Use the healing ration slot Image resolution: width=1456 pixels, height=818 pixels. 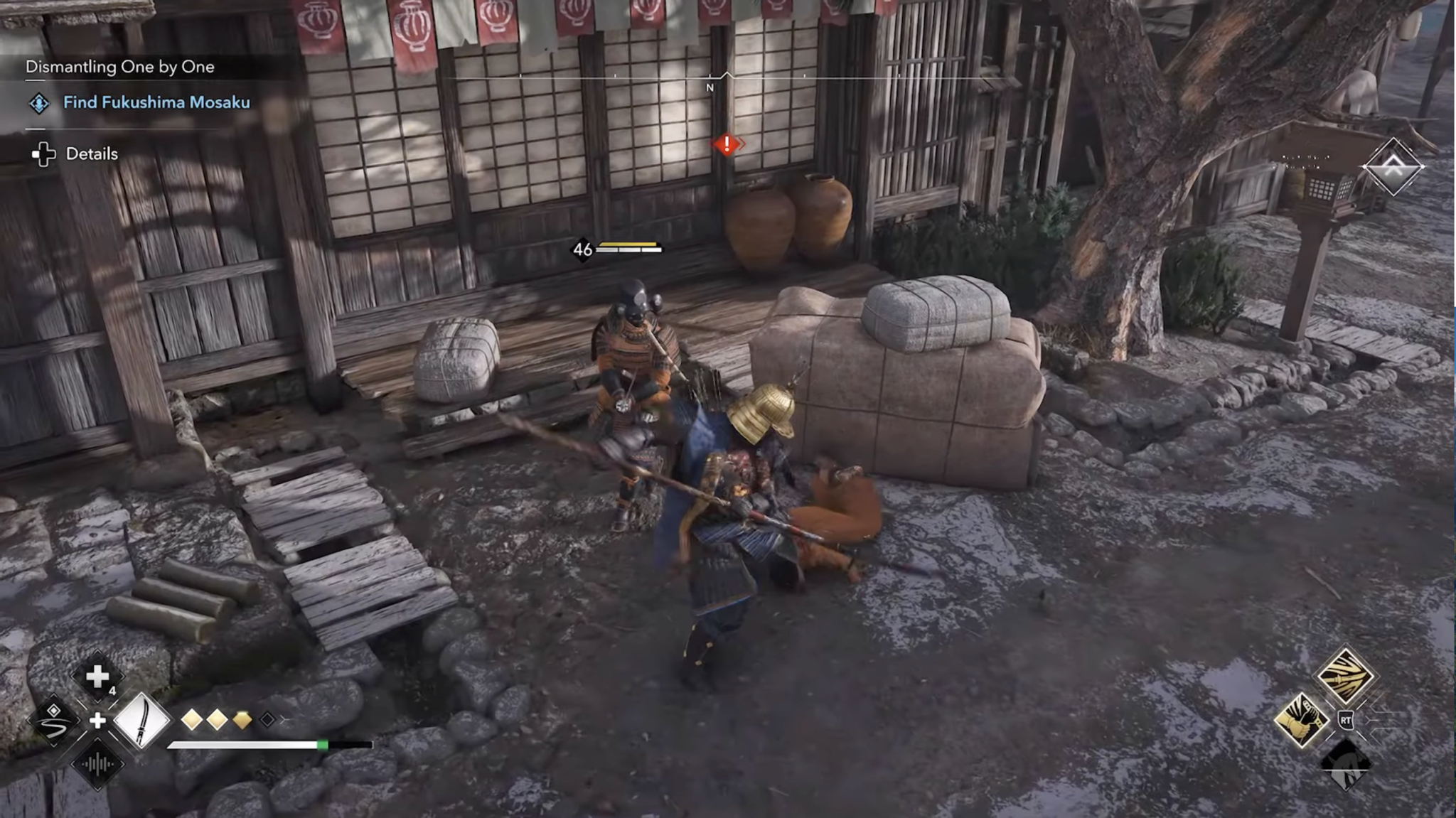pyautogui.click(x=97, y=677)
